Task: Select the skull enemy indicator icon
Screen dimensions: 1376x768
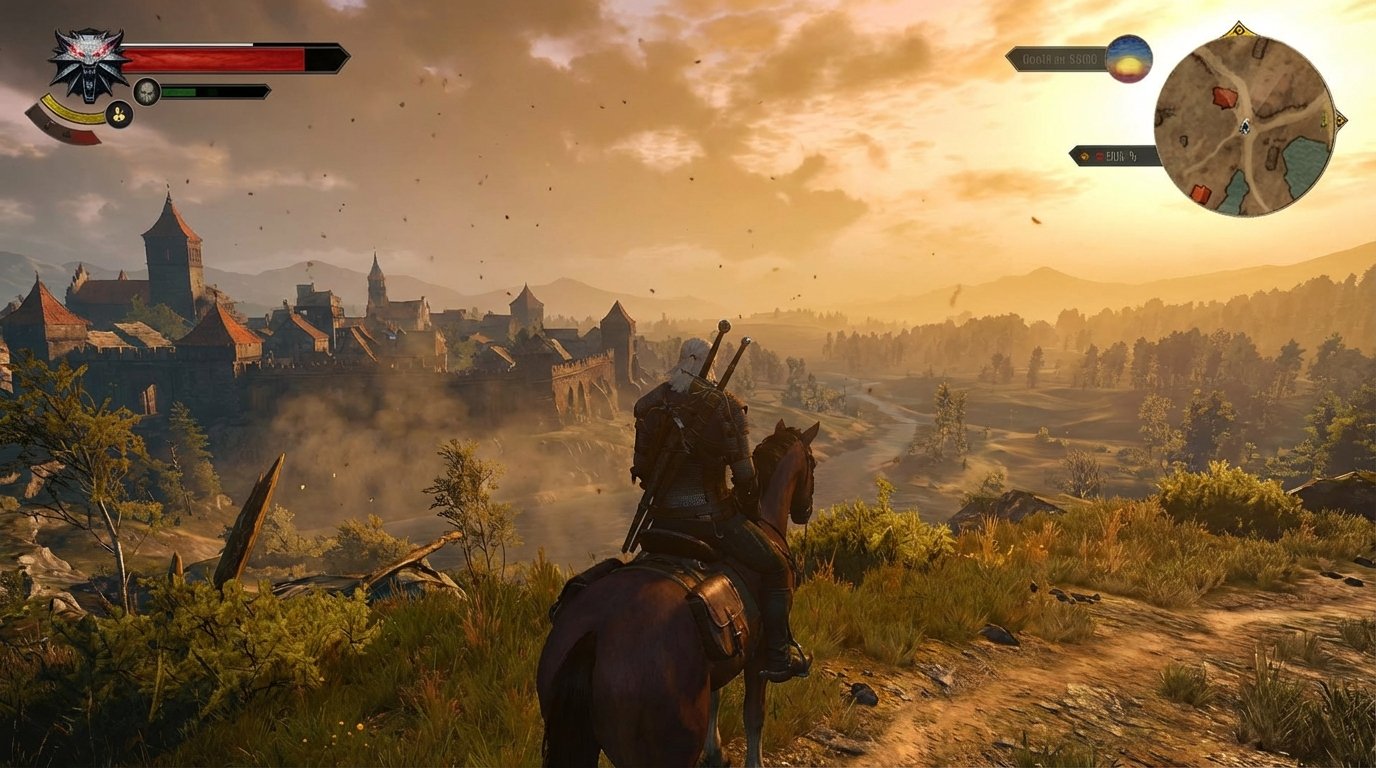Action: pos(148,90)
